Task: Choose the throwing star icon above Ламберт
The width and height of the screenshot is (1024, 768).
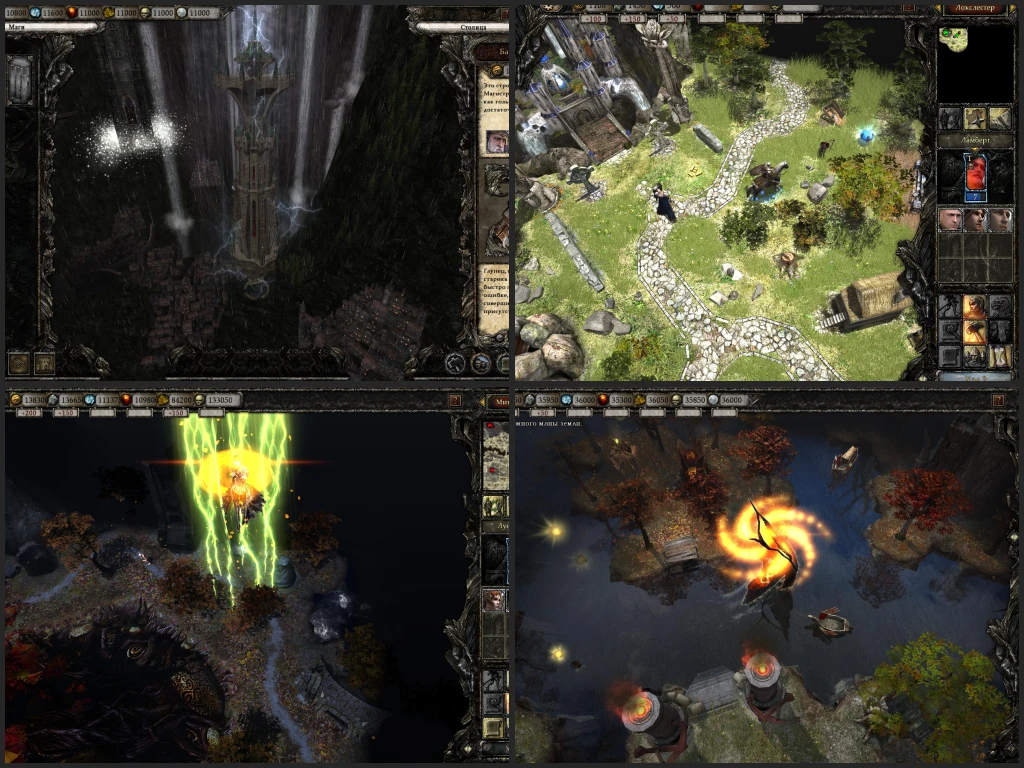Action: [x=974, y=119]
